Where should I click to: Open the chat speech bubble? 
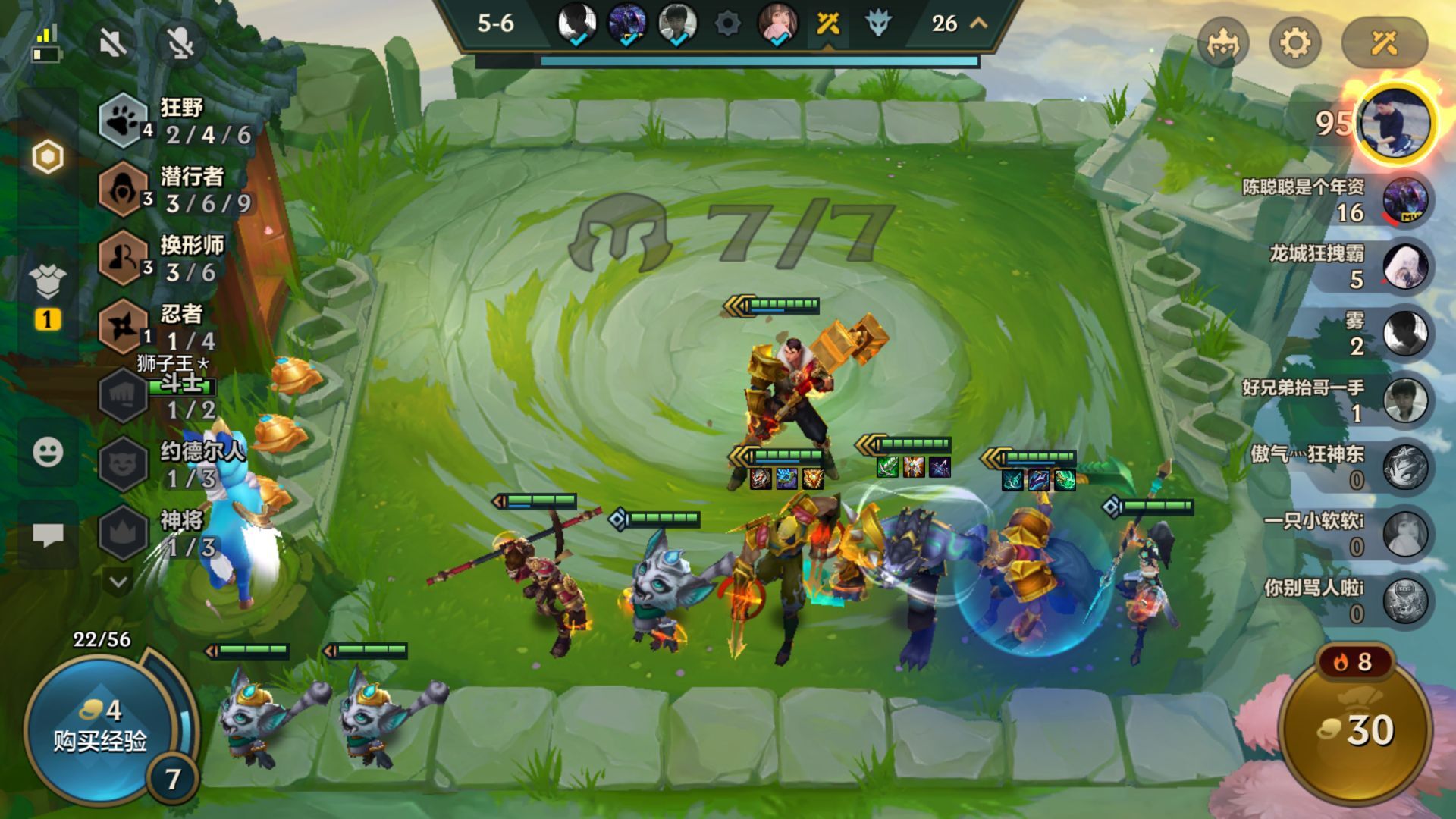coord(48,535)
